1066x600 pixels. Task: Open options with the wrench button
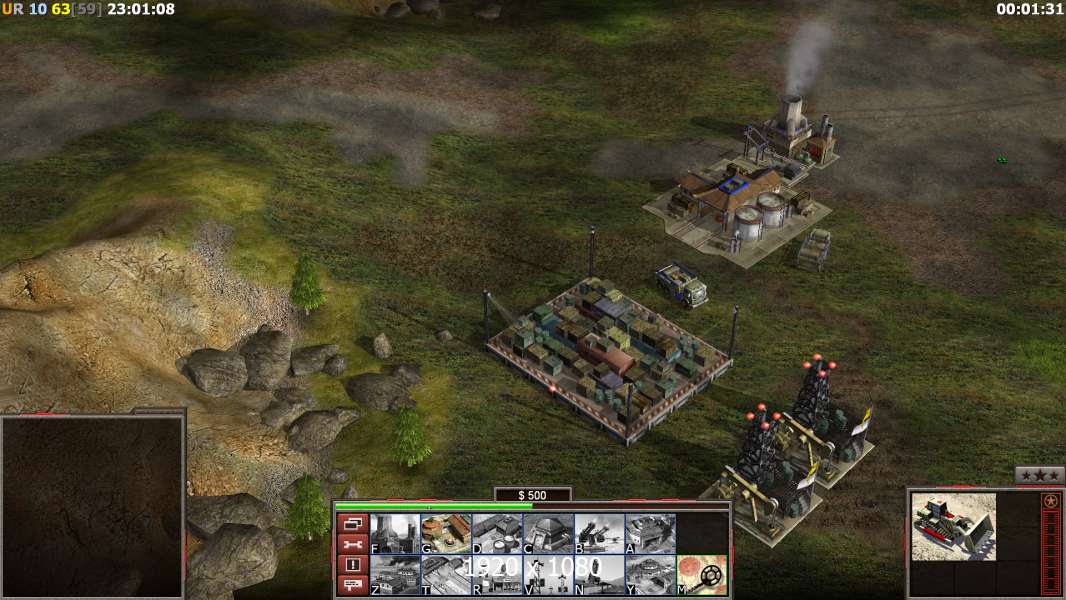352,544
